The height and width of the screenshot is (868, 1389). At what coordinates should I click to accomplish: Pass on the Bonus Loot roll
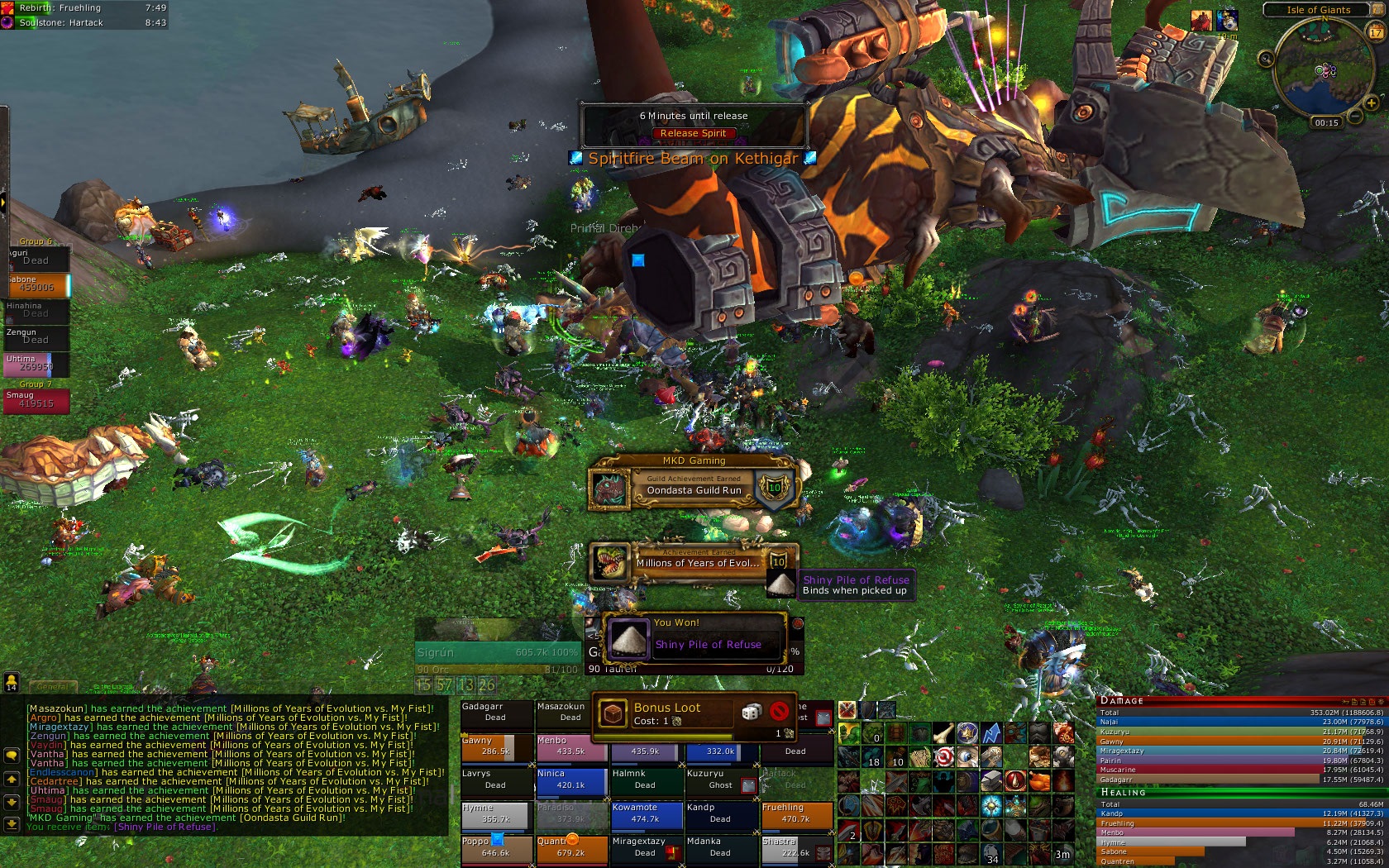779,712
